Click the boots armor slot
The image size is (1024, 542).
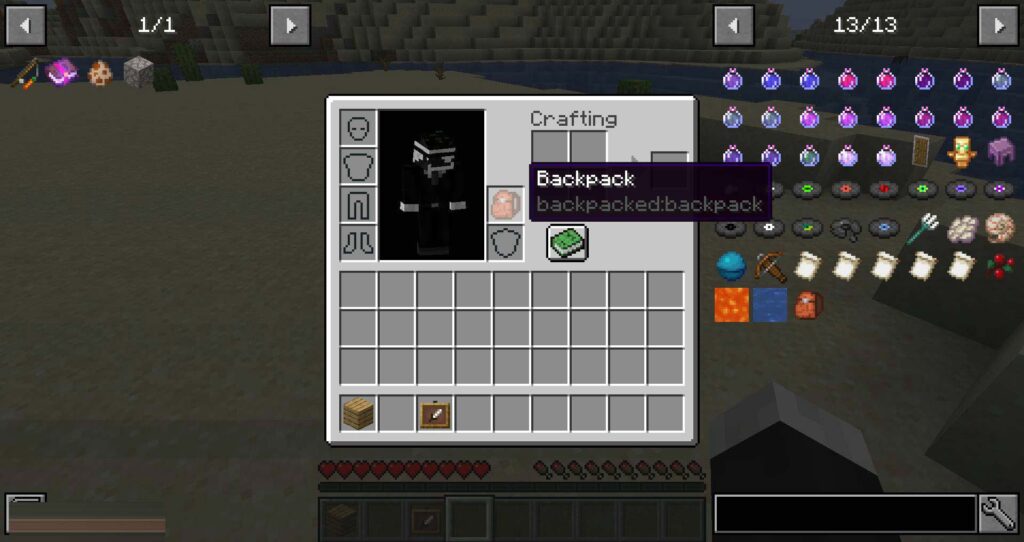pyautogui.click(x=358, y=242)
